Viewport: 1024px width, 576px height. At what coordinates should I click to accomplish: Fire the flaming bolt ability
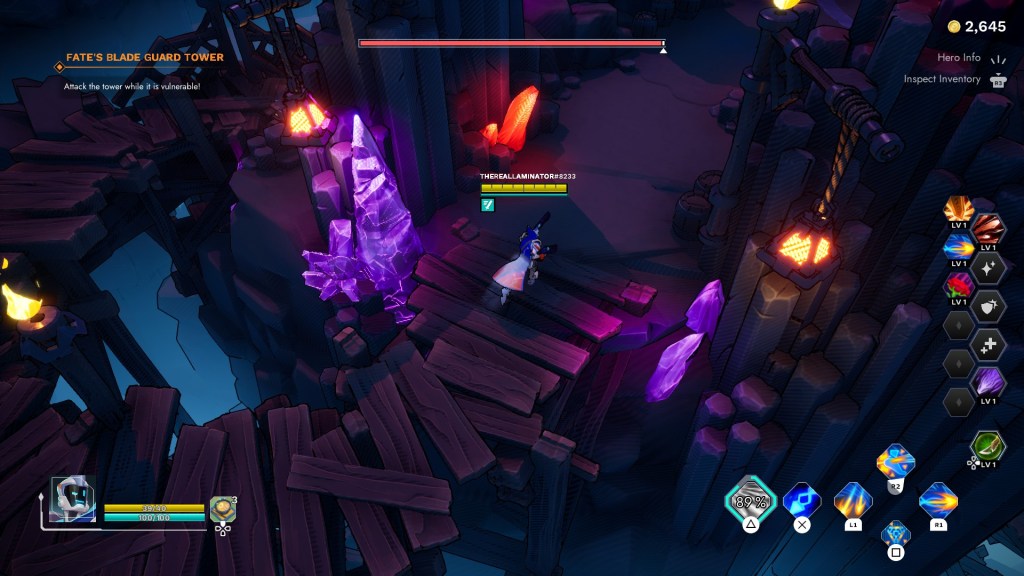point(938,499)
